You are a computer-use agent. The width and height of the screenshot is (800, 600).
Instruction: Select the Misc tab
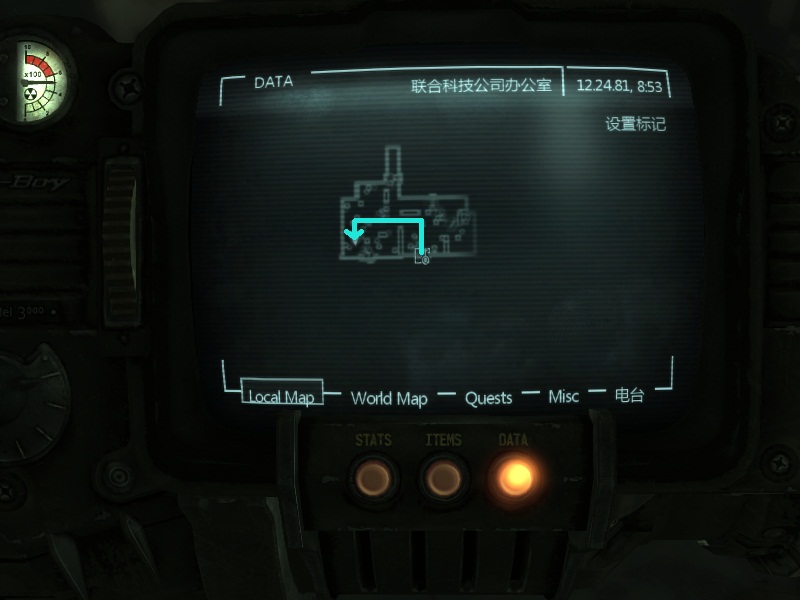tap(563, 397)
